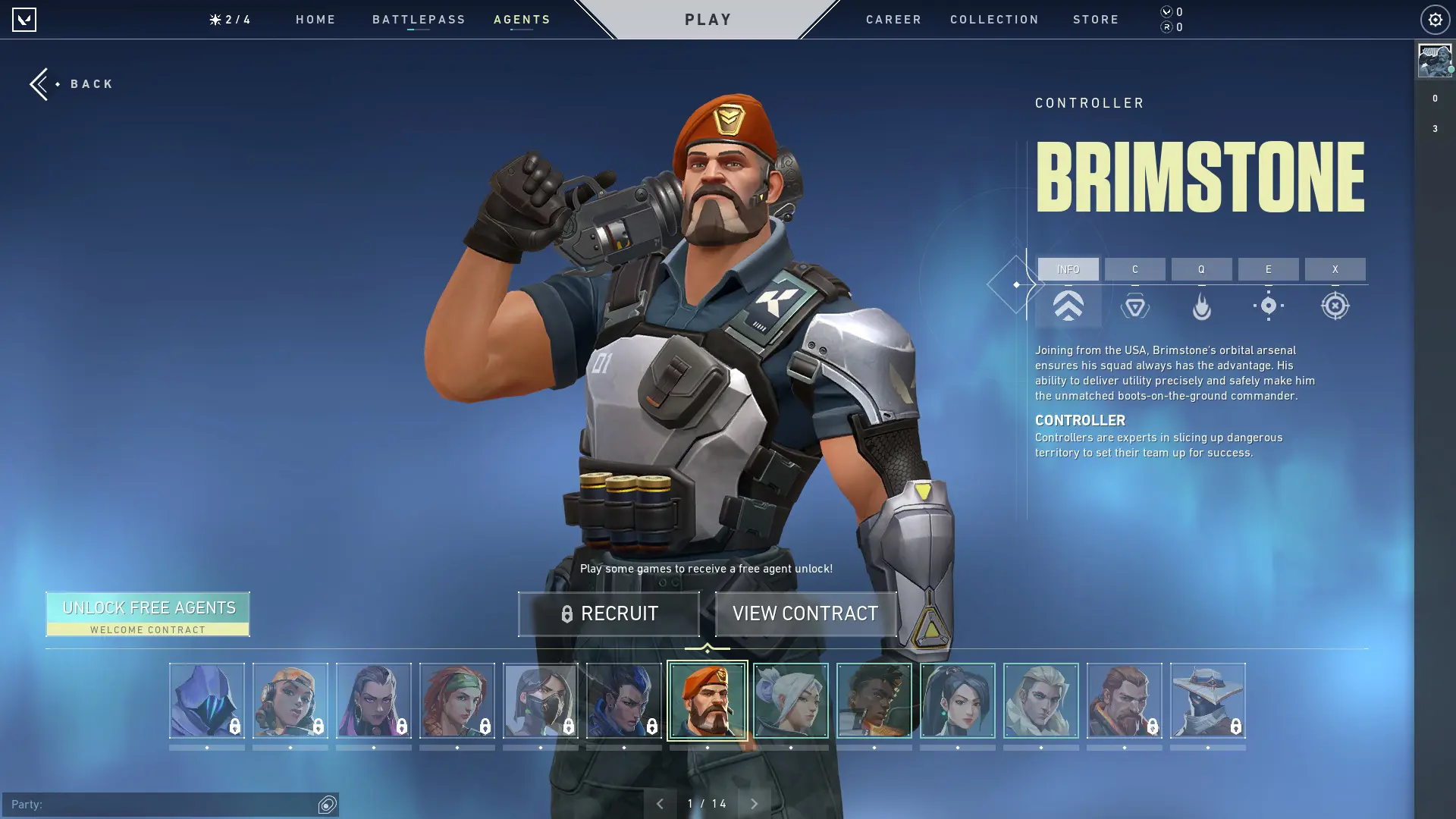This screenshot has height=819, width=1456.
Task: Click the Valorant logo in top-left corner
Action: pyautogui.click(x=25, y=20)
